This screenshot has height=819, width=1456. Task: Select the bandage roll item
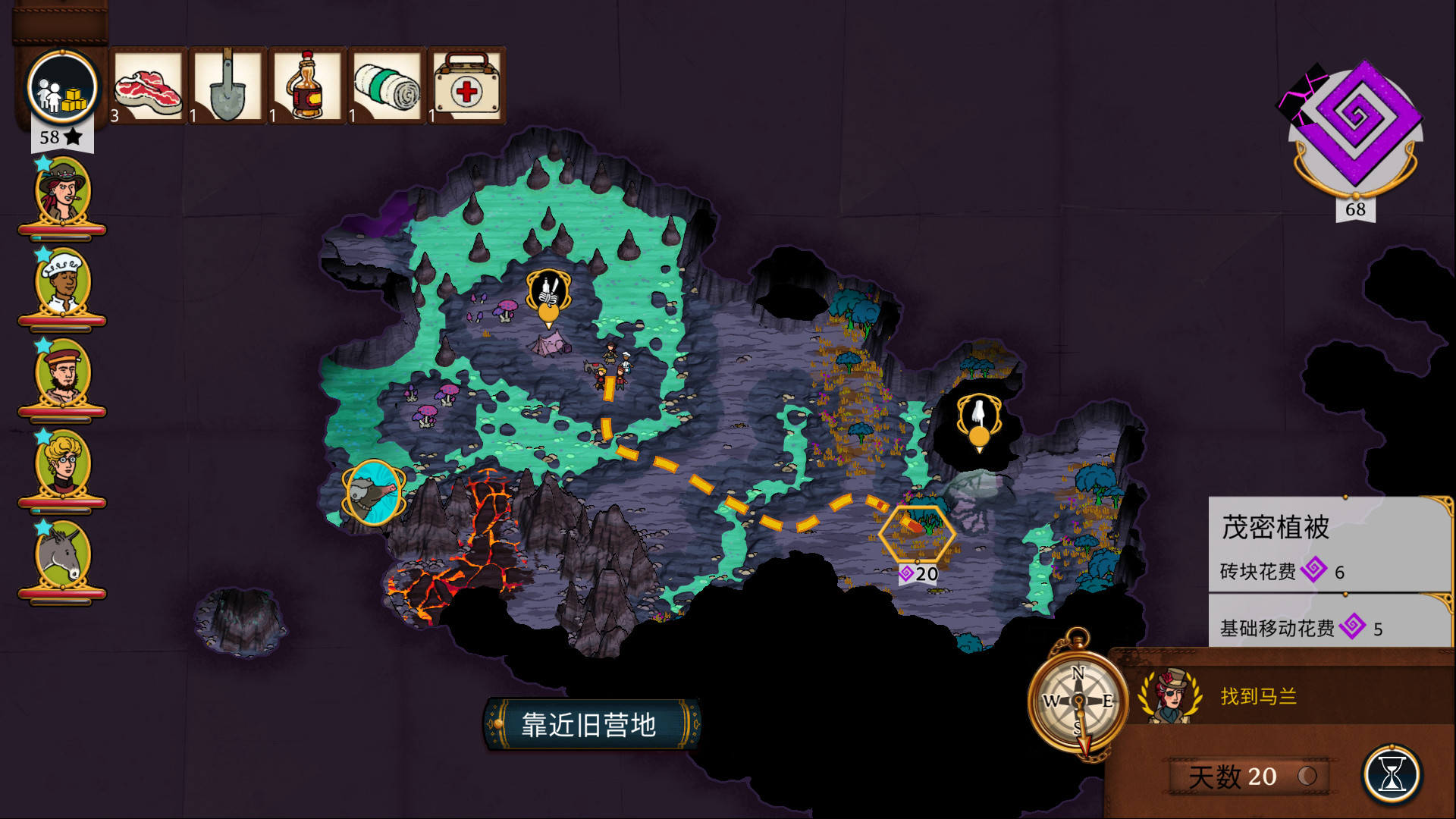388,85
